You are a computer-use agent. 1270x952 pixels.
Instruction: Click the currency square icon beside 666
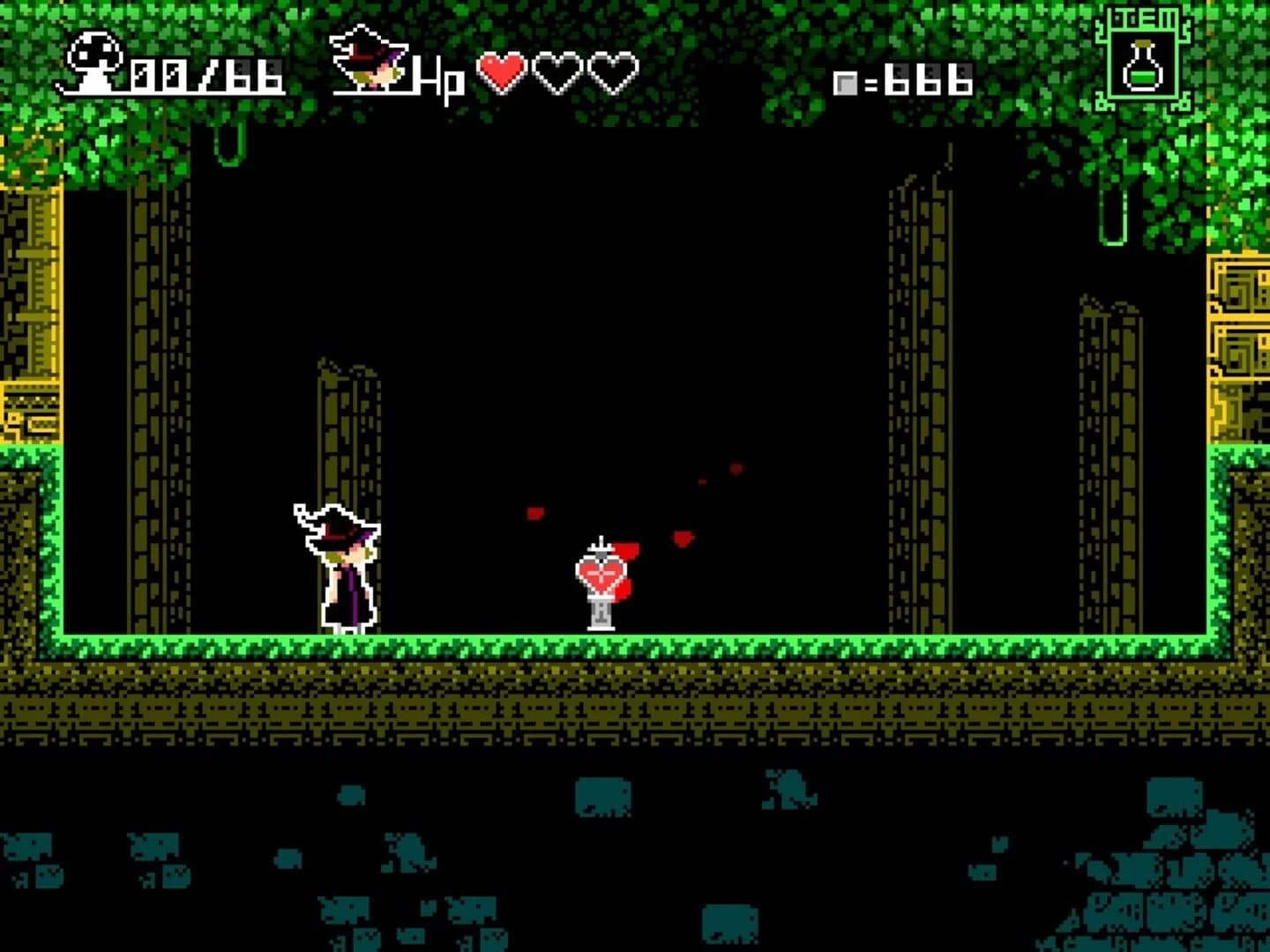(847, 84)
